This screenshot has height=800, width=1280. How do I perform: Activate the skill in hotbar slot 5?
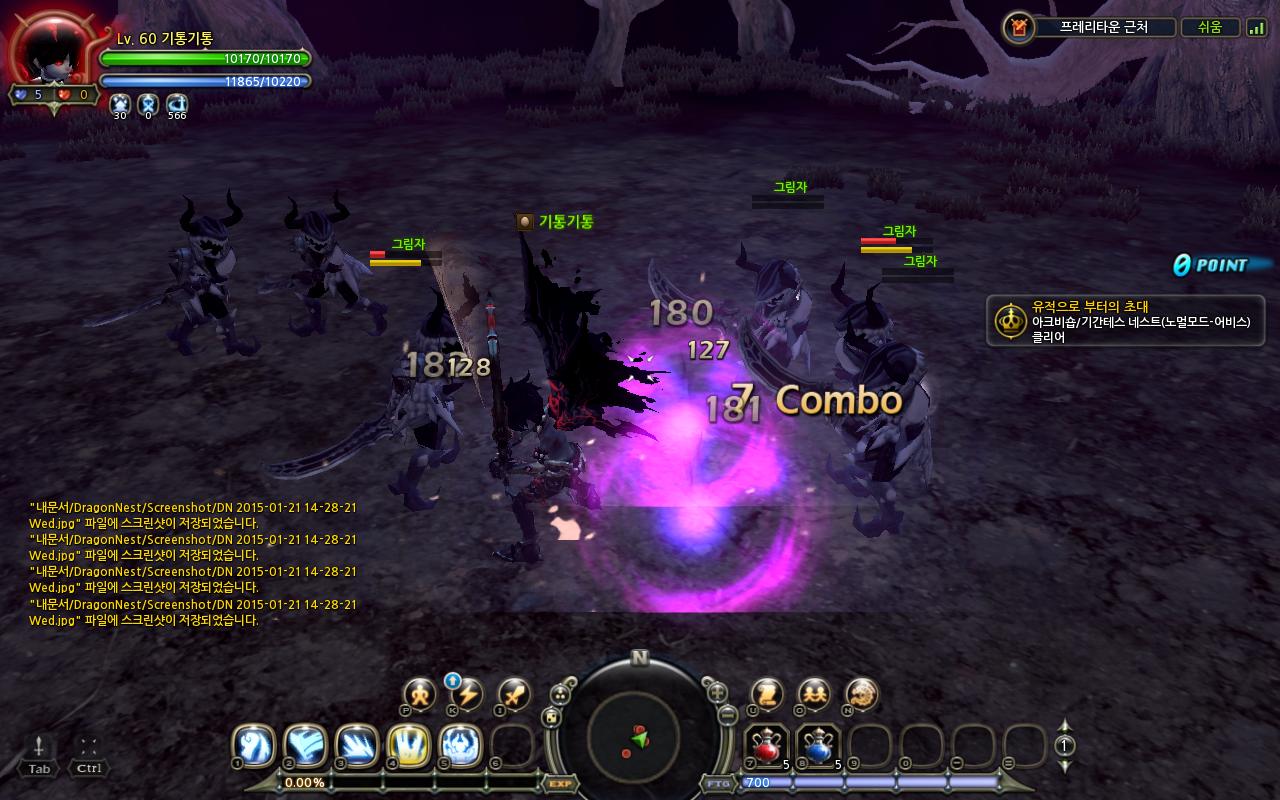(460, 745)
